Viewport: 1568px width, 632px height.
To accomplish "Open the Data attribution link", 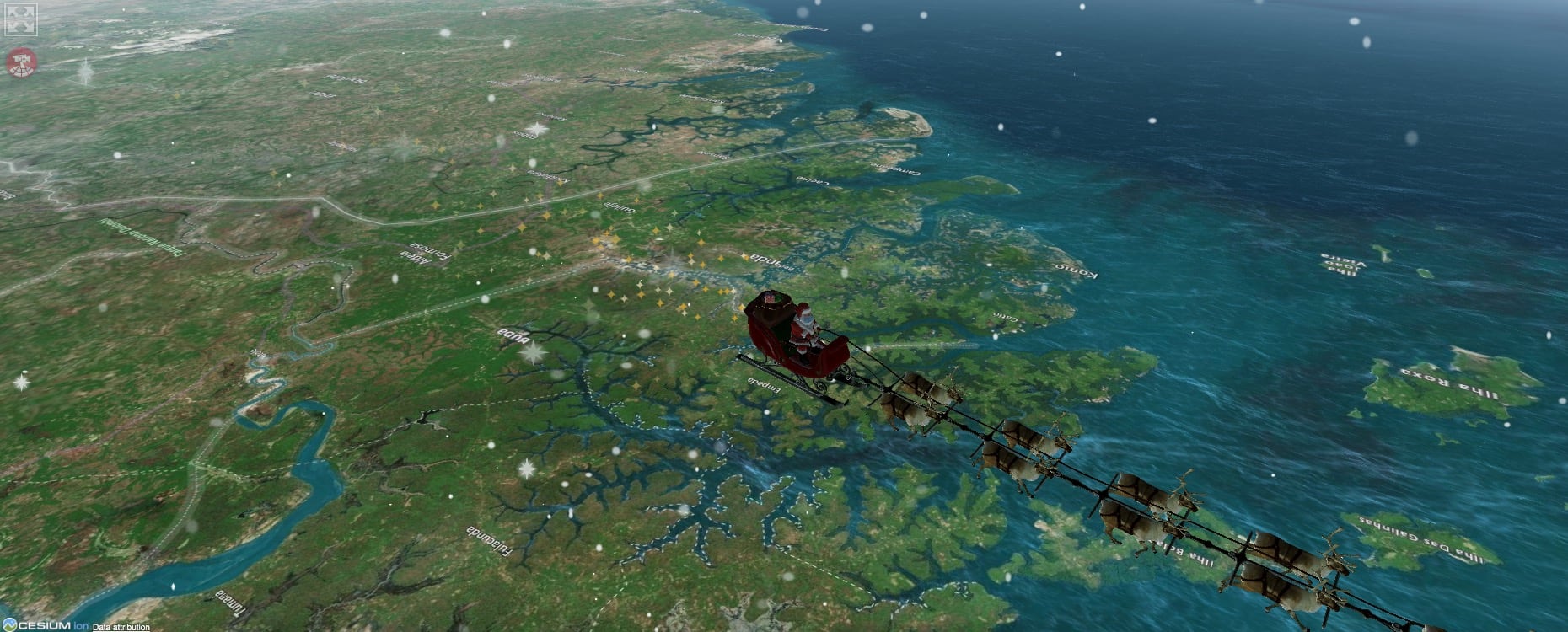I will [121, 627].
